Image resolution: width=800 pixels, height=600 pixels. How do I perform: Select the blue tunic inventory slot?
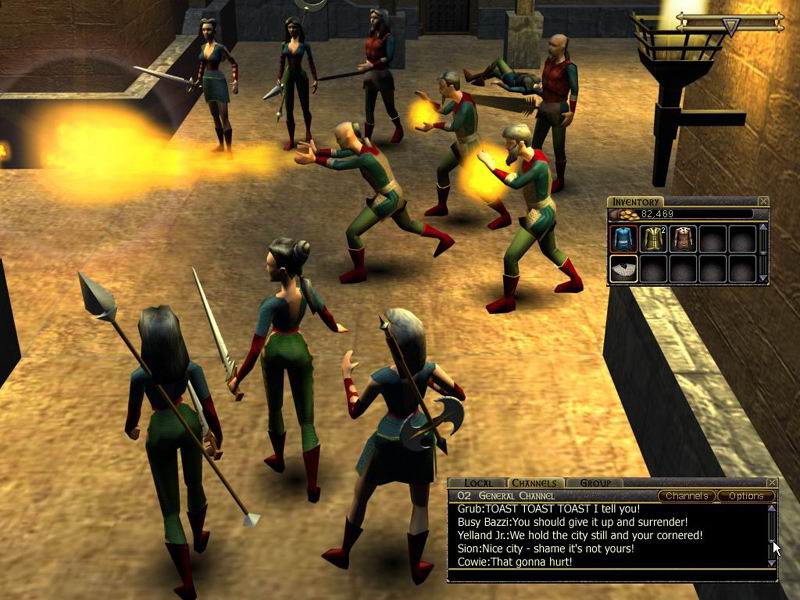click(623, 238)
